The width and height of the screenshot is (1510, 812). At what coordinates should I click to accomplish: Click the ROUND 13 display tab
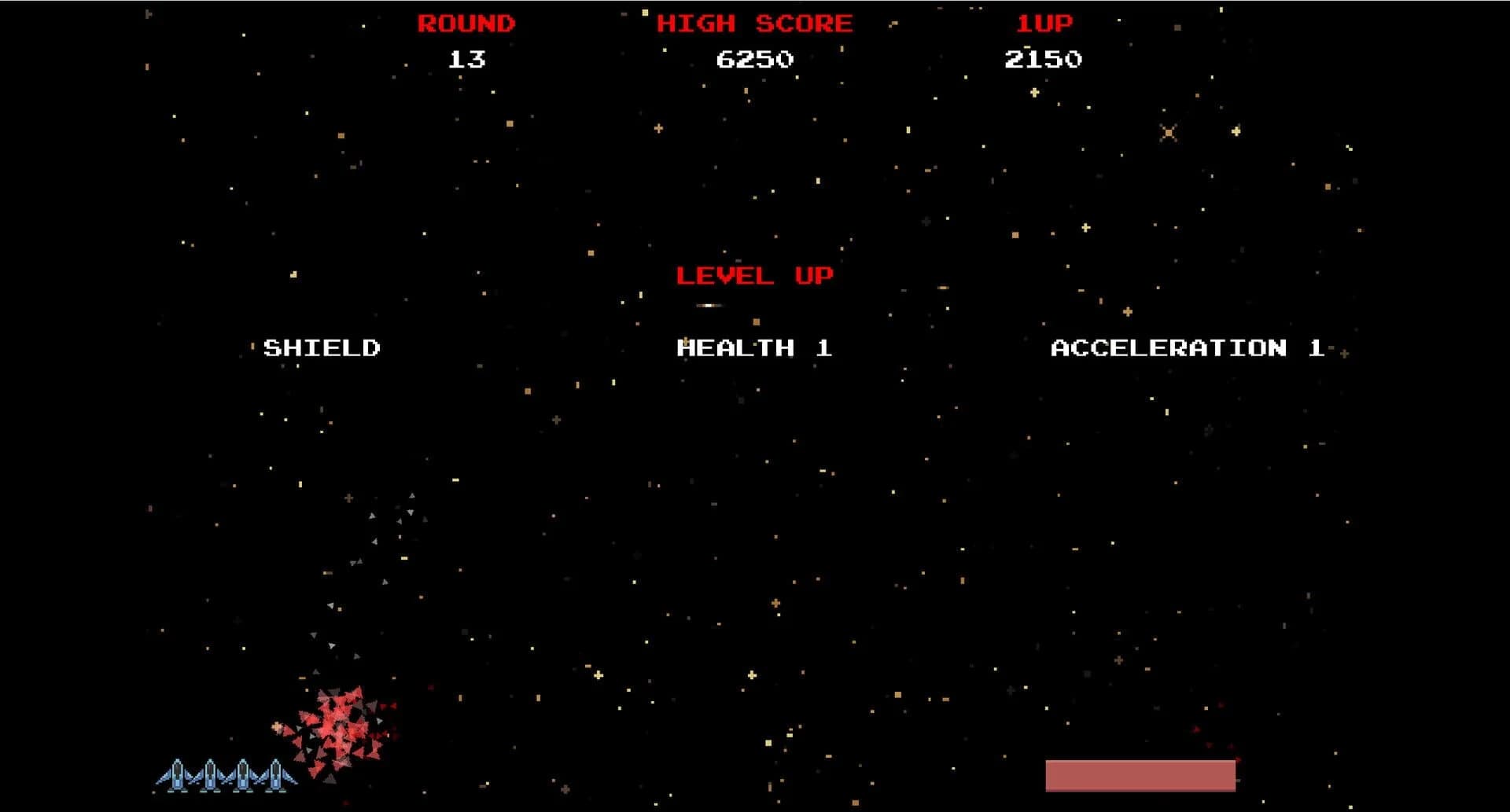pyautogui.click(x=466, y=39)
